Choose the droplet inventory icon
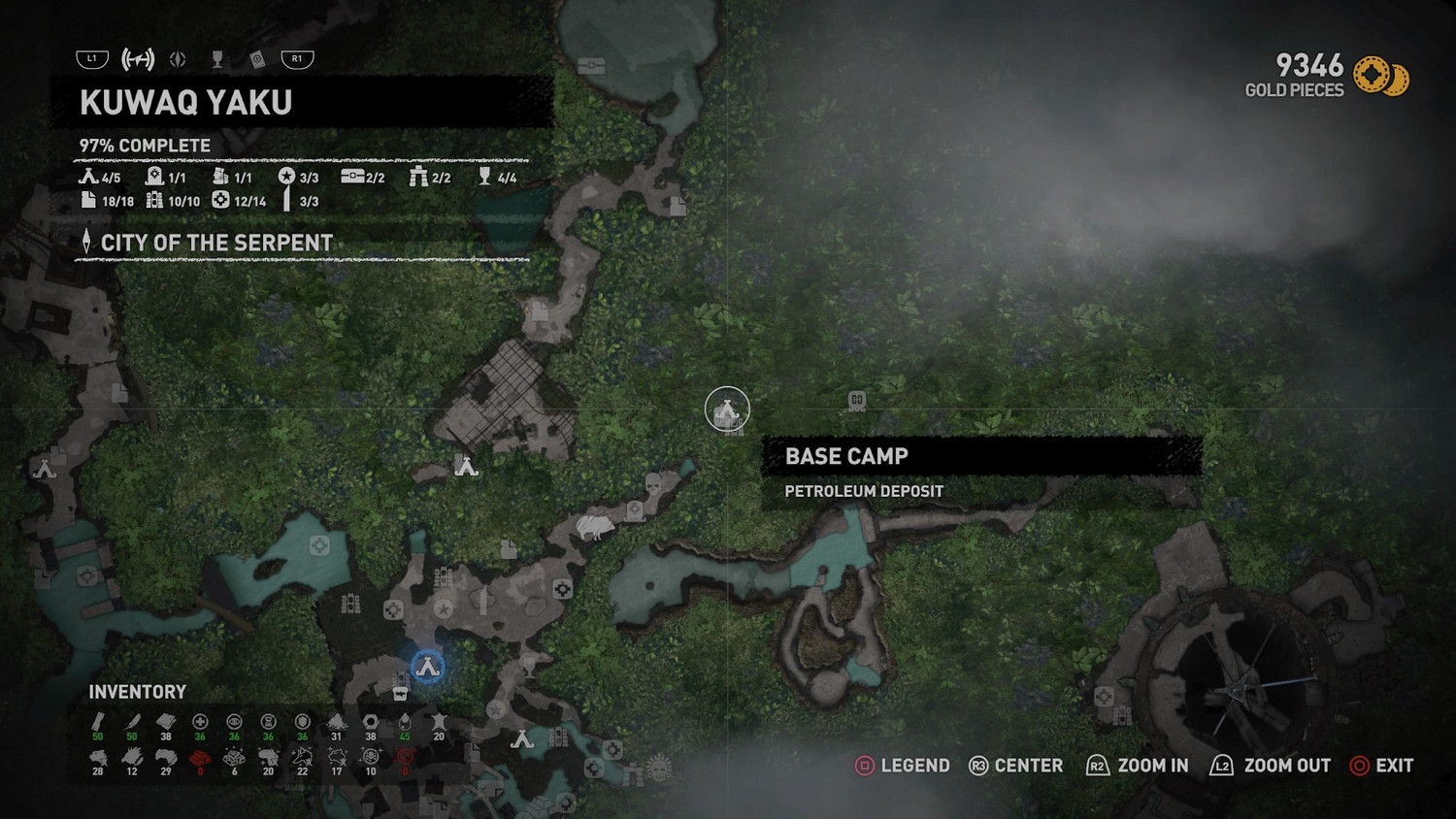 click(405, 722)
